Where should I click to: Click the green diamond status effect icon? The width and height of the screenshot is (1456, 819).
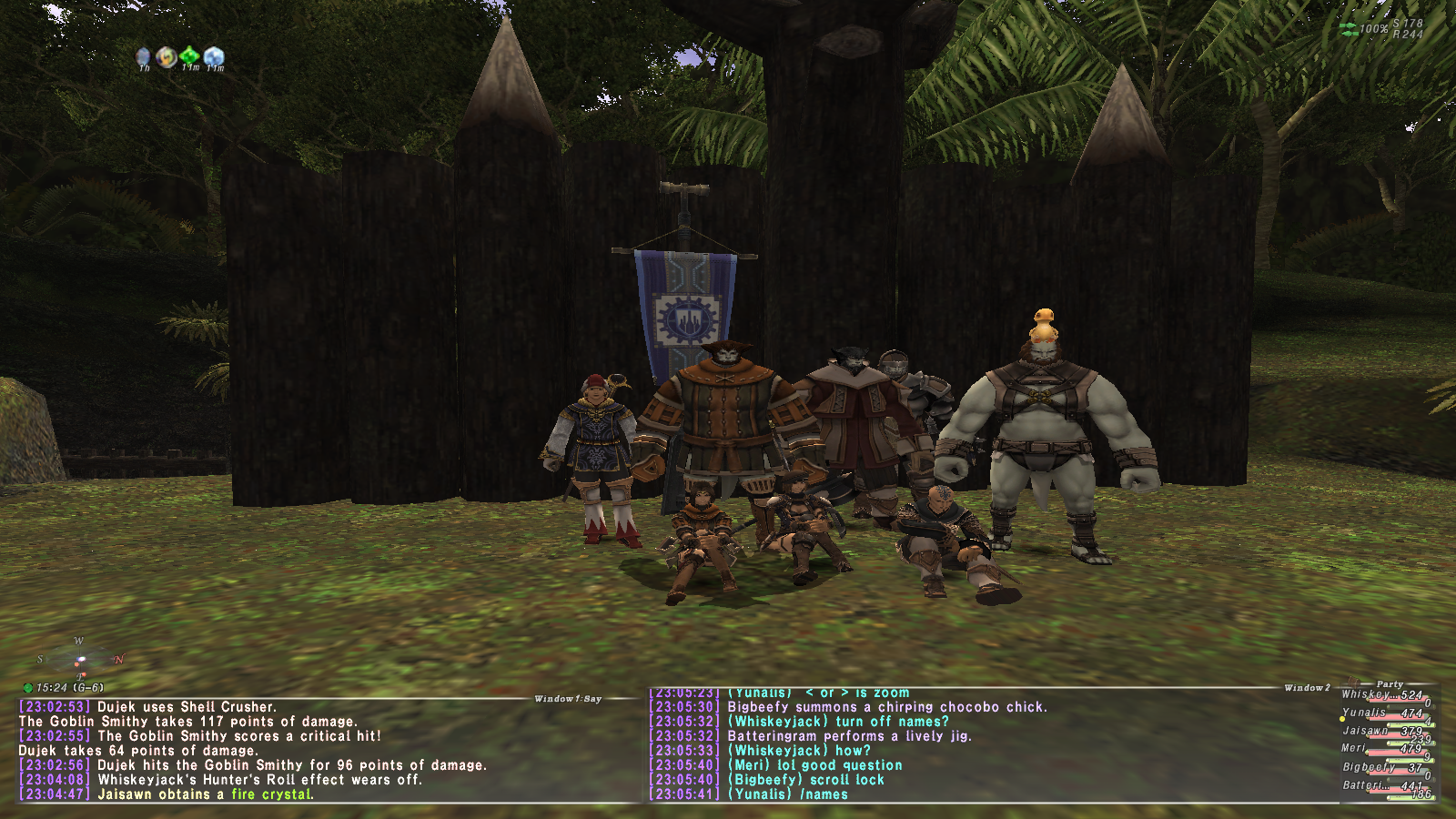point(189,56)
